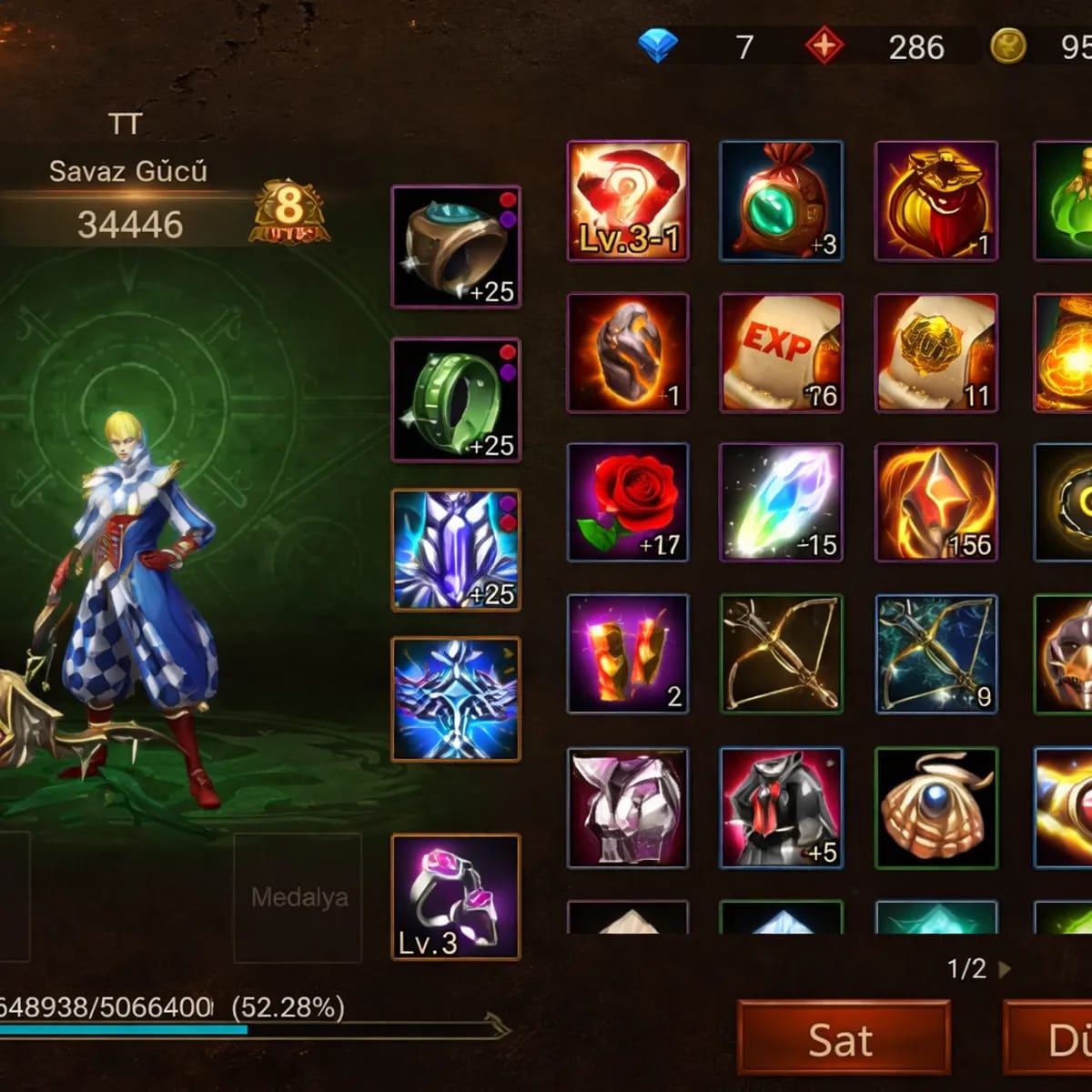This screenshot has height=1092, width=1092.
Task: Select the pearl shell amulet item
Action: 936,808
